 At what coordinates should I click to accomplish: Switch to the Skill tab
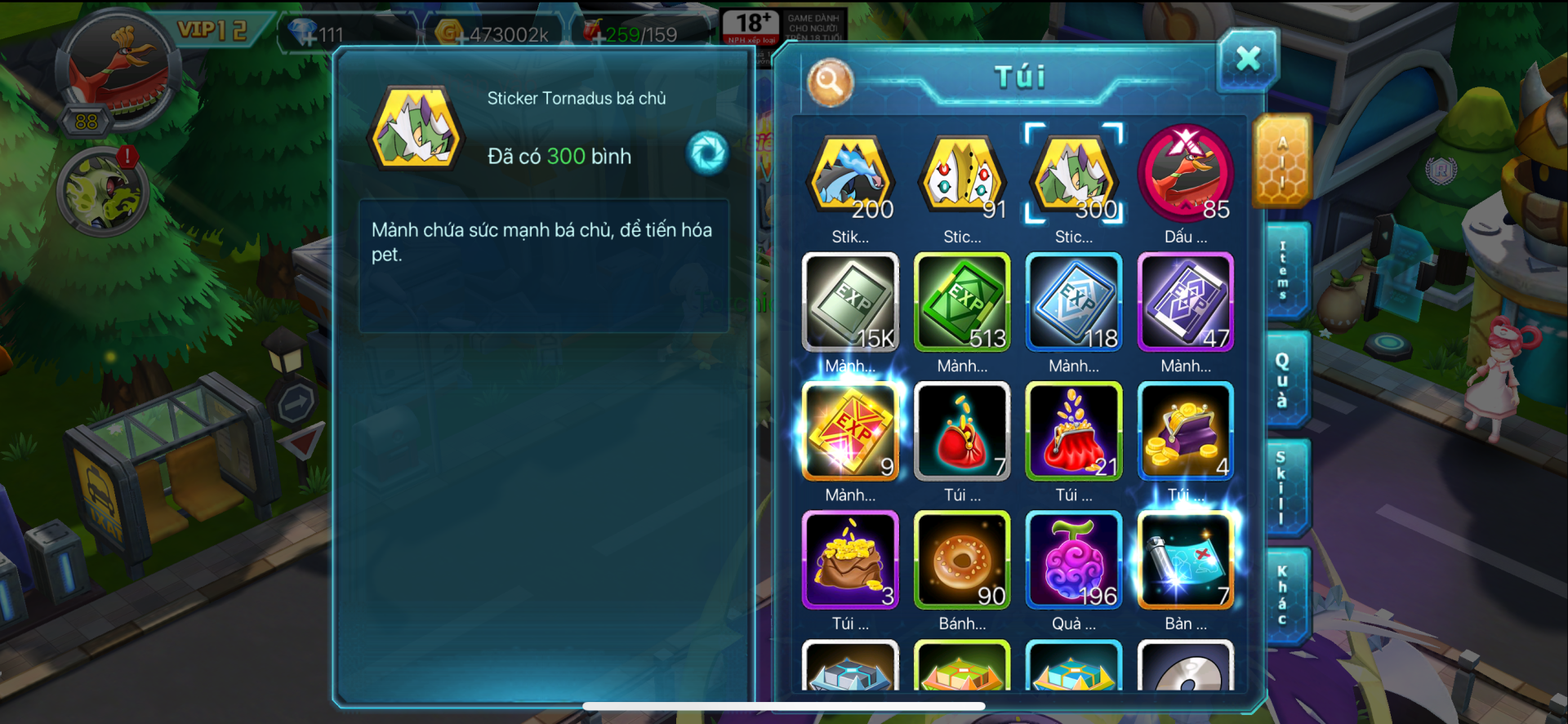pyautogui.click(x=1284, y=487)
